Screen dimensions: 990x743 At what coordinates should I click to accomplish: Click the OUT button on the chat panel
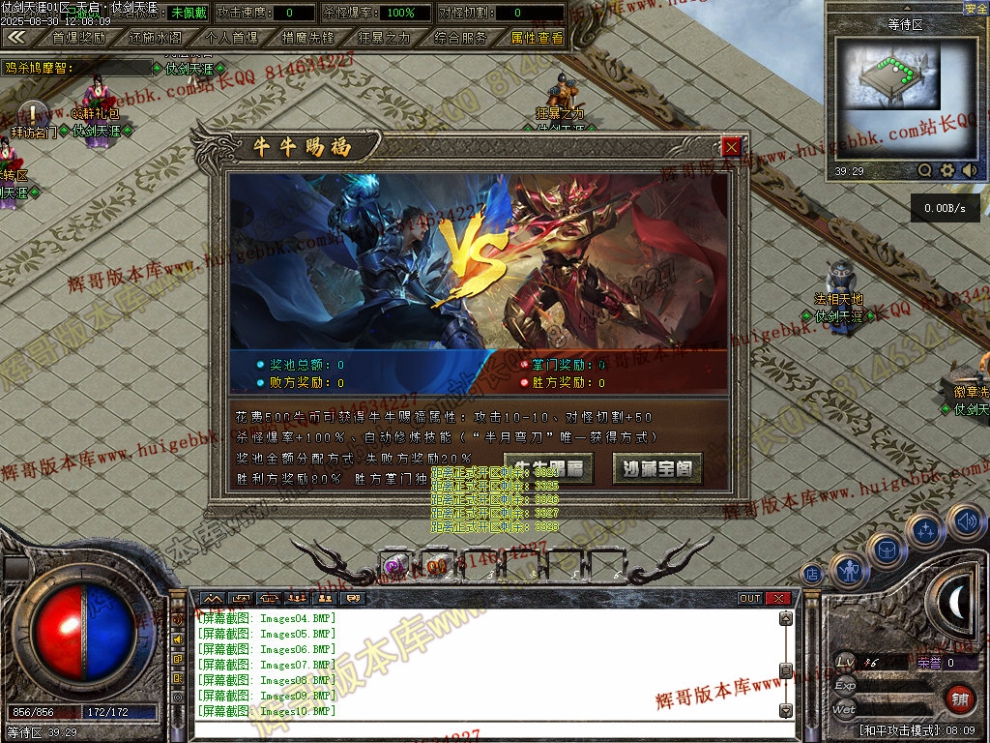pyautogui.click(x=750, y=598)
